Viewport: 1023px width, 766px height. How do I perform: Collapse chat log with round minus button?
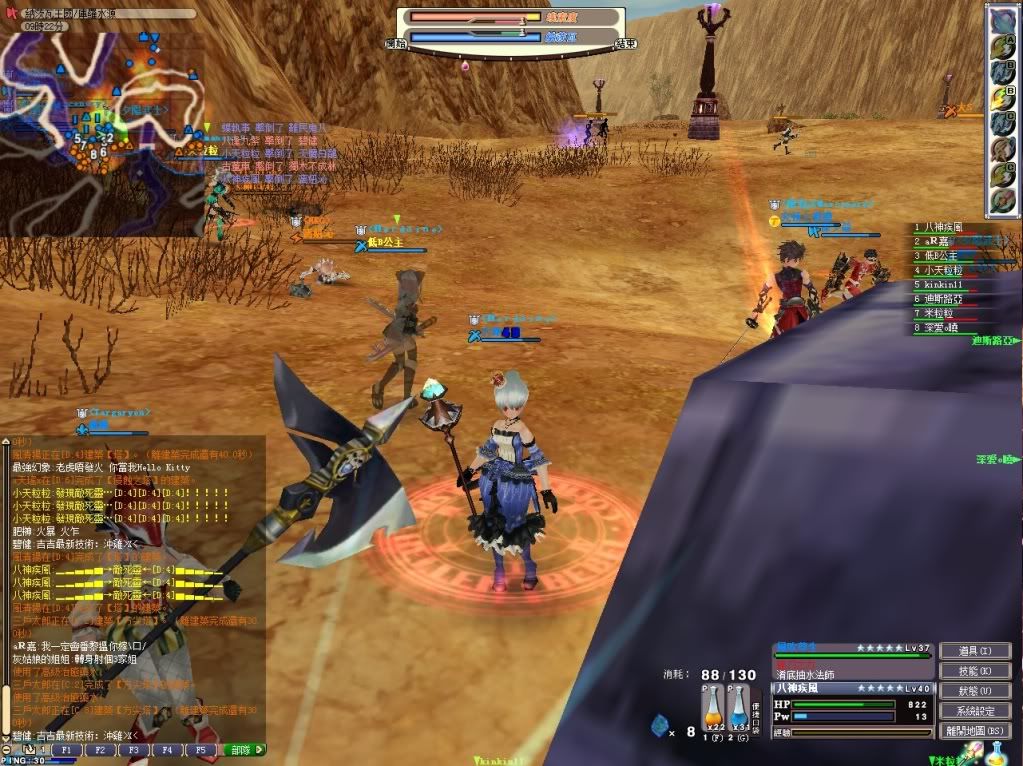(7, 749)
